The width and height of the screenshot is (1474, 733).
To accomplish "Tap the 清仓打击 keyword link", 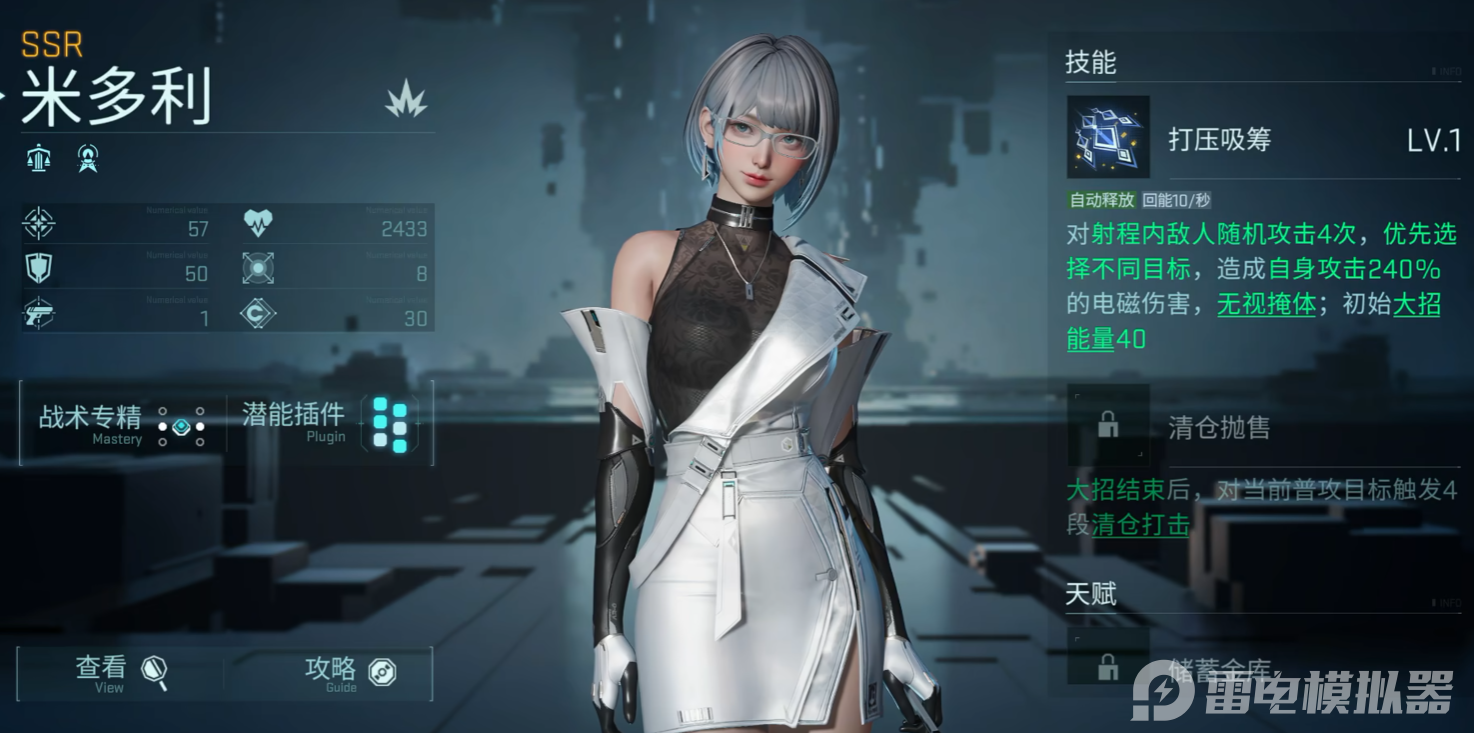I will pos(1140,524).
